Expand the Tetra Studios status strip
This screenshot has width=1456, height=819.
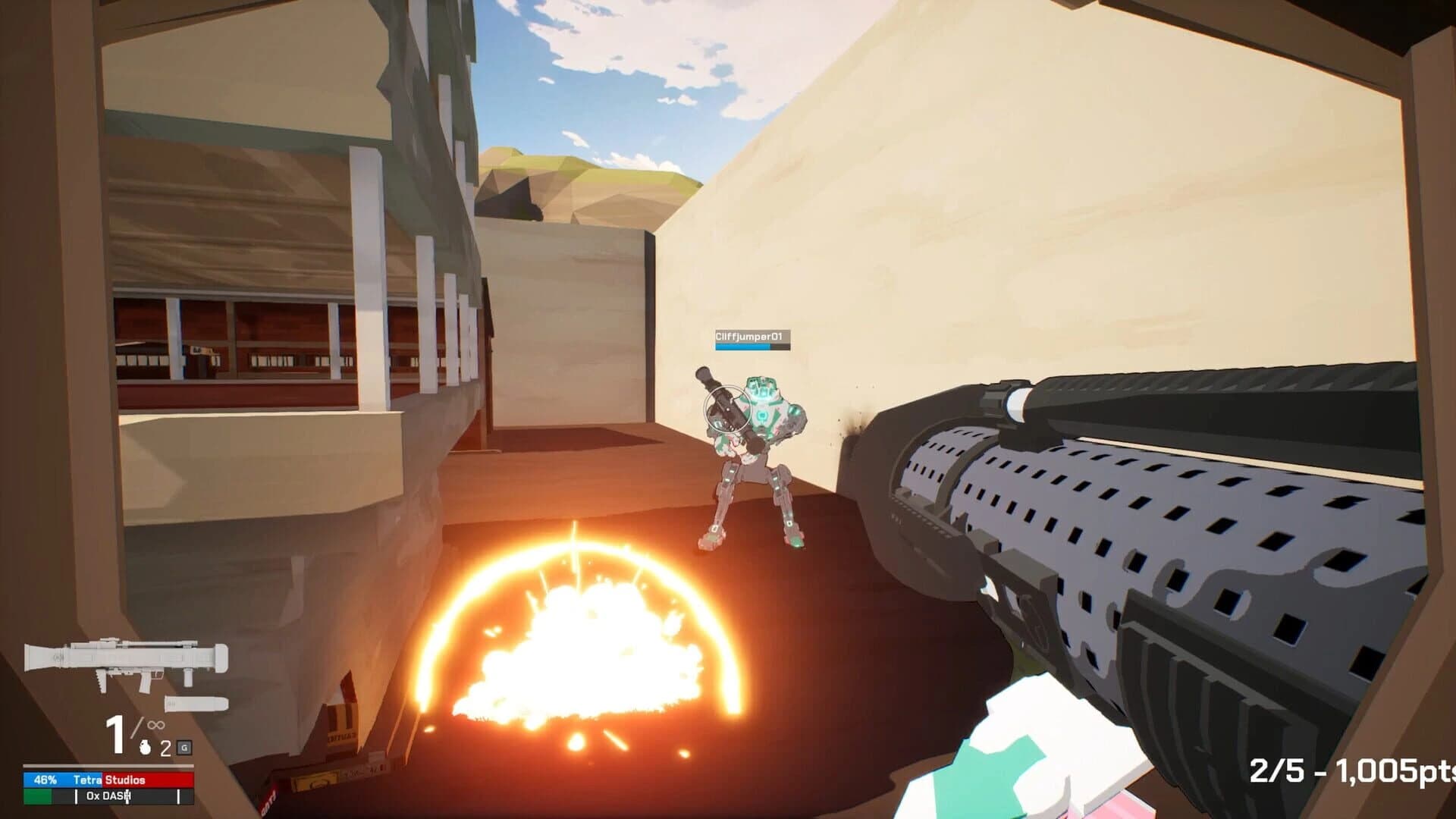(x=108, y=780)
